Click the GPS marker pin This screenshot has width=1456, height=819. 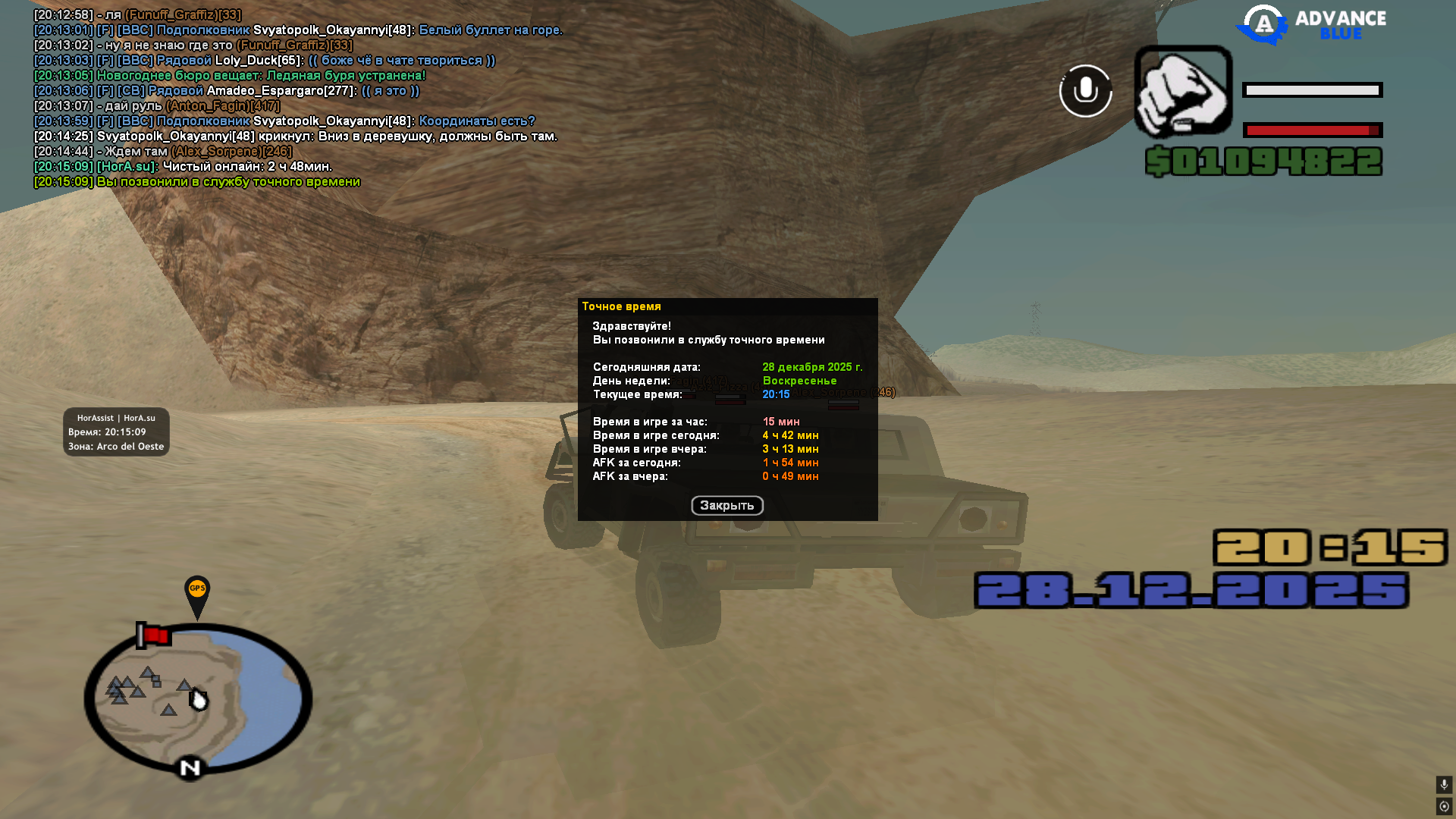click(x=197, y=594)
